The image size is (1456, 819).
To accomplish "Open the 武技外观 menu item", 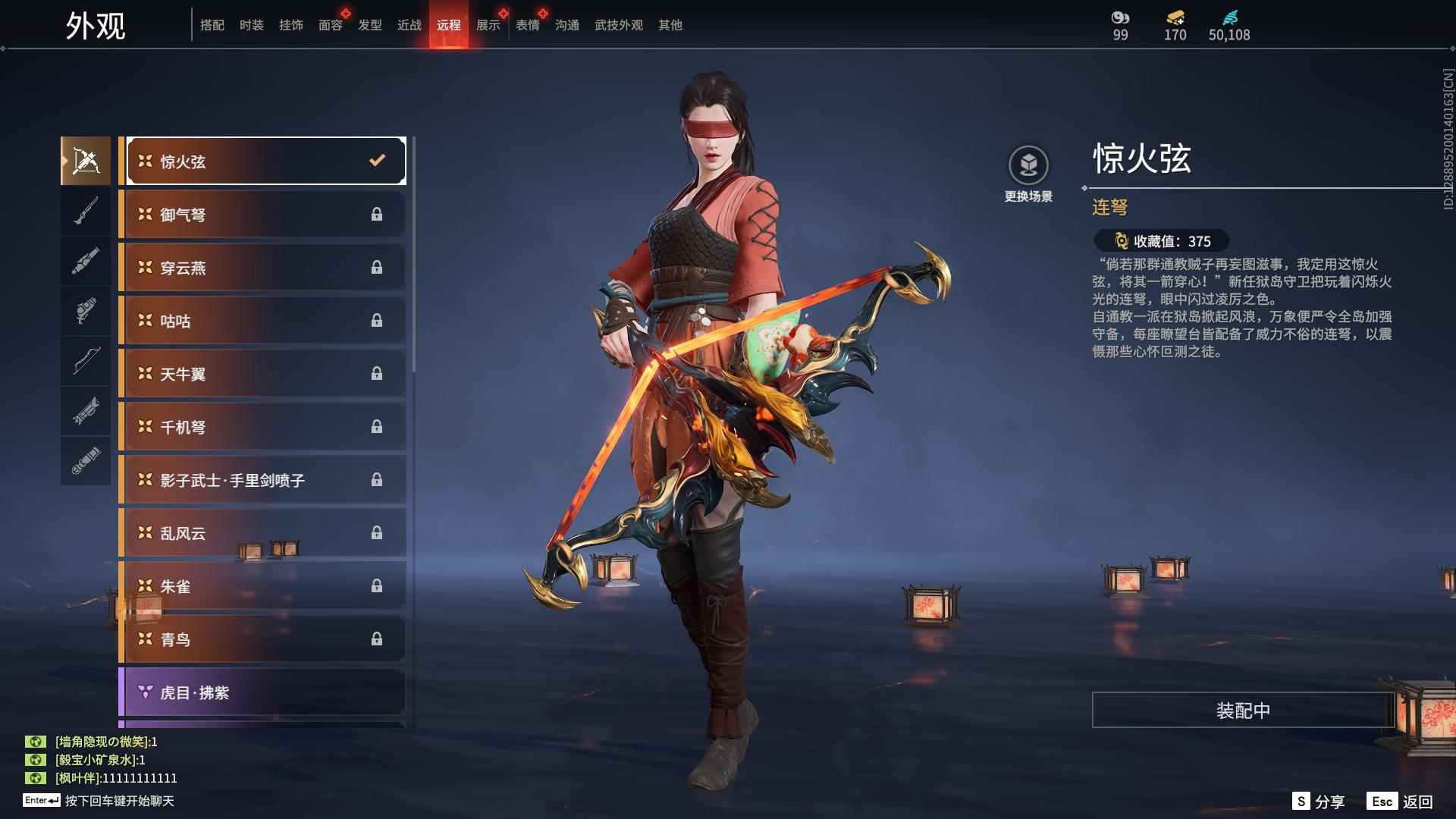I will coord(617,24).
